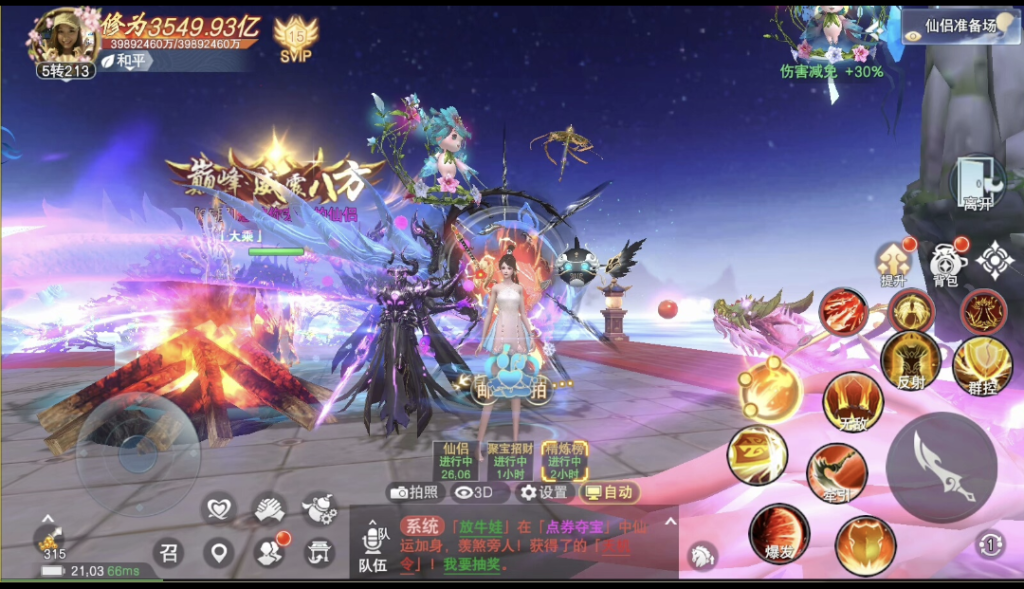Use the 群控 crowd control skill

(980, 365)
